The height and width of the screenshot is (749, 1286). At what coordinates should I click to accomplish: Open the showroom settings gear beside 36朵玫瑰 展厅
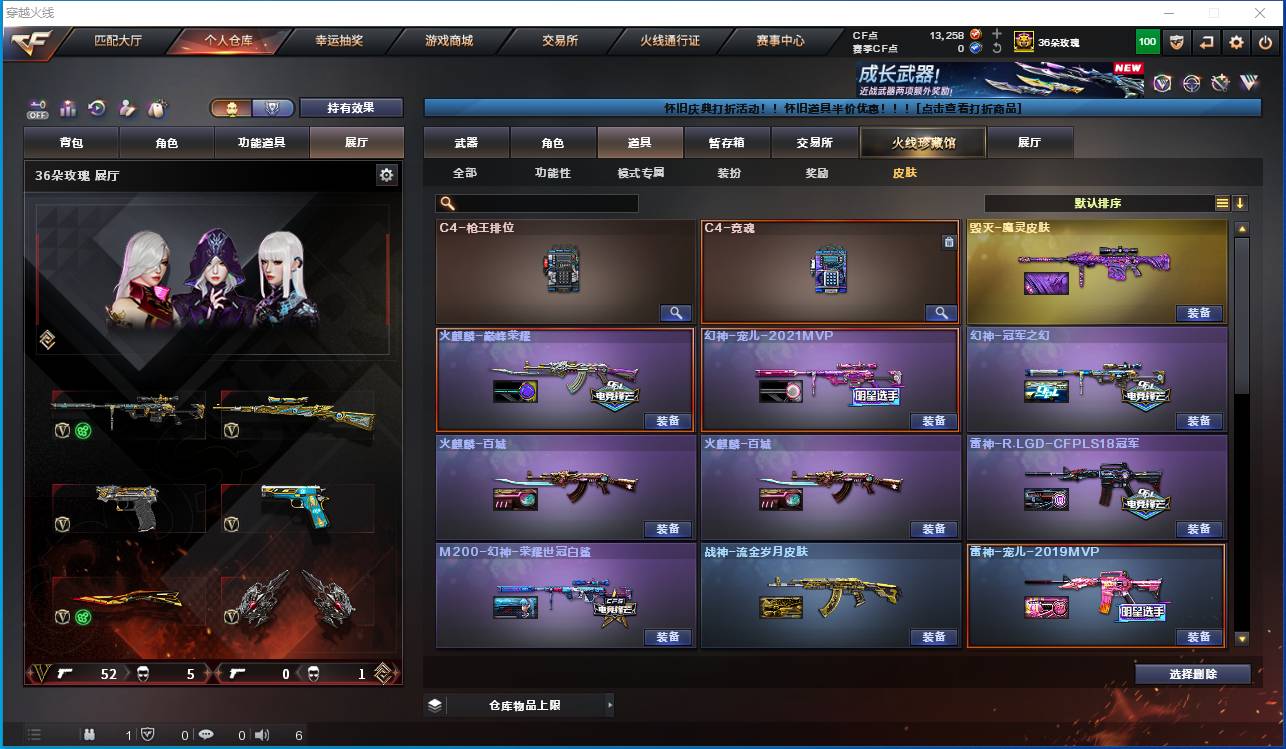pyautogui.click(x=388, y=173)
